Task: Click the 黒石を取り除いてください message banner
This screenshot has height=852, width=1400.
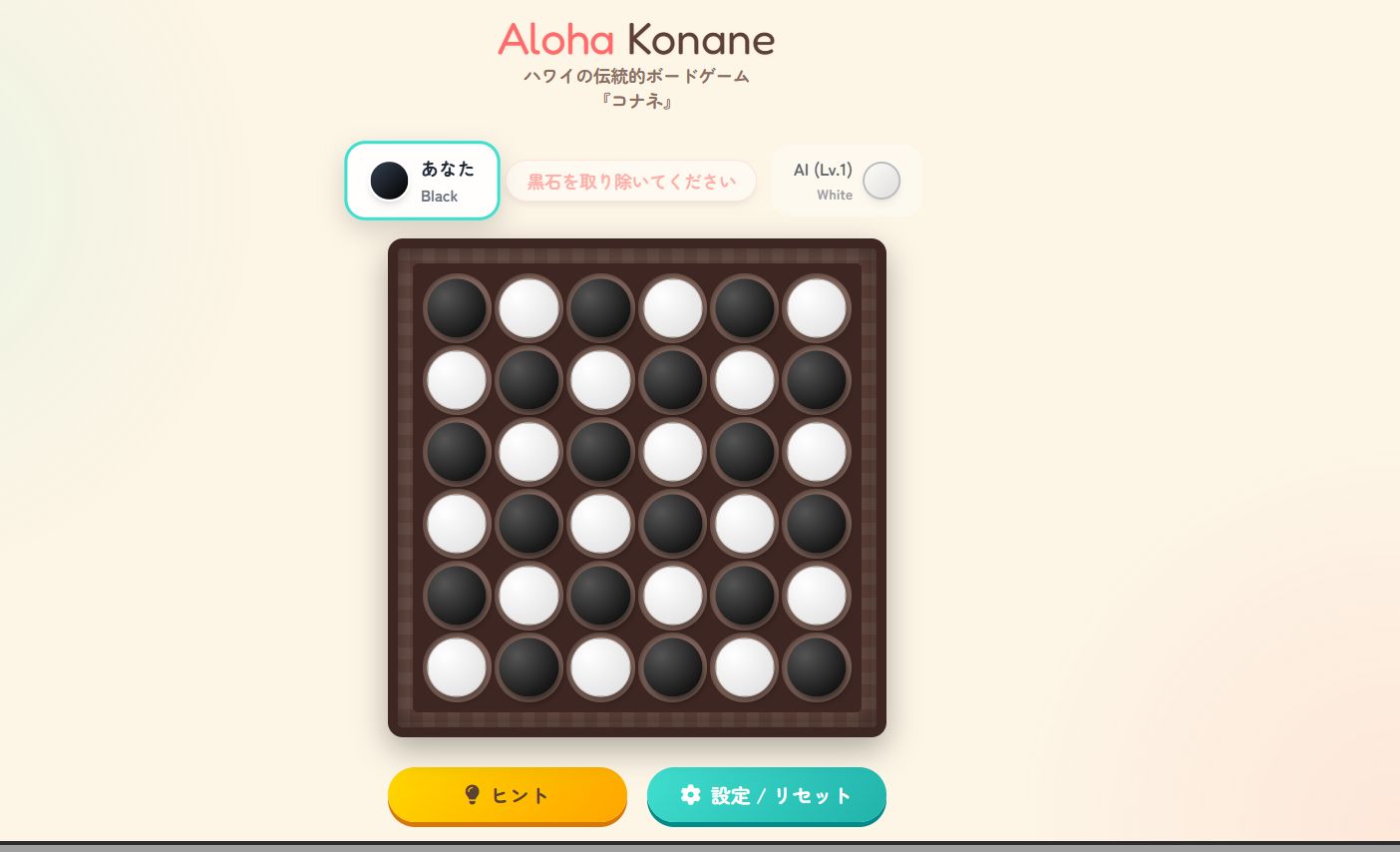Action: coord(631,181)
